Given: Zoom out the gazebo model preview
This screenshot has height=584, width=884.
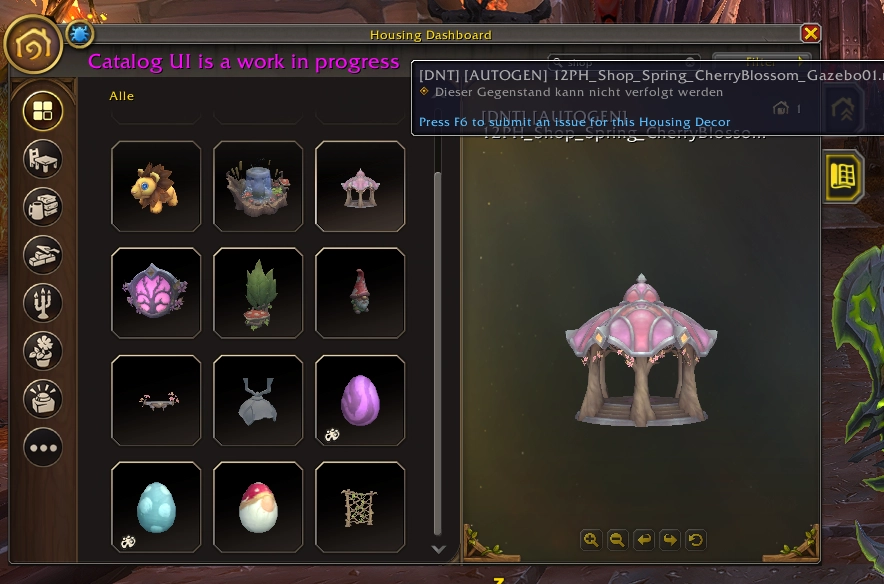Looking at the screenshot, I should (x=617, y=540).
